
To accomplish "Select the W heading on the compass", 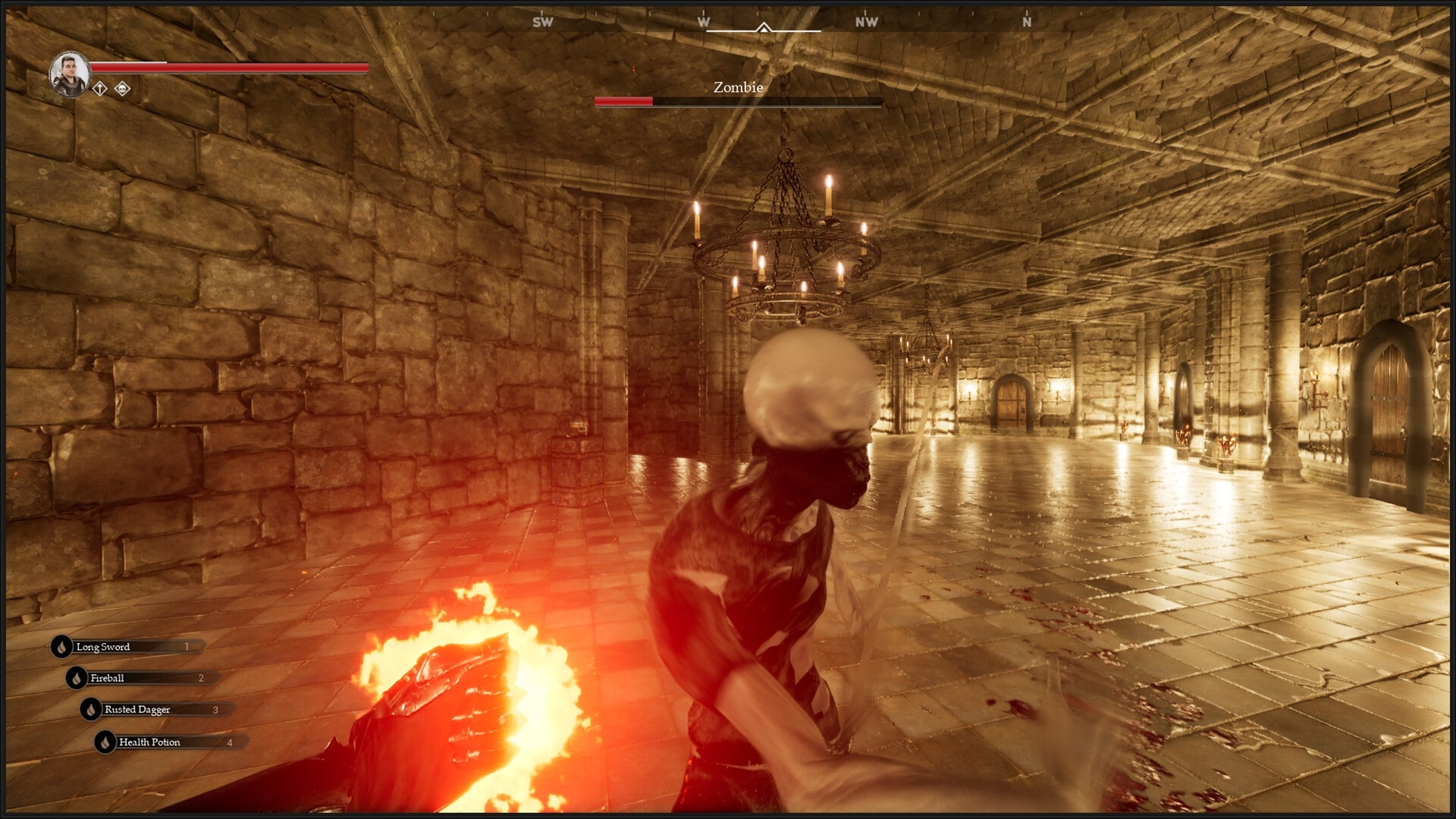I will click(704, 21).
